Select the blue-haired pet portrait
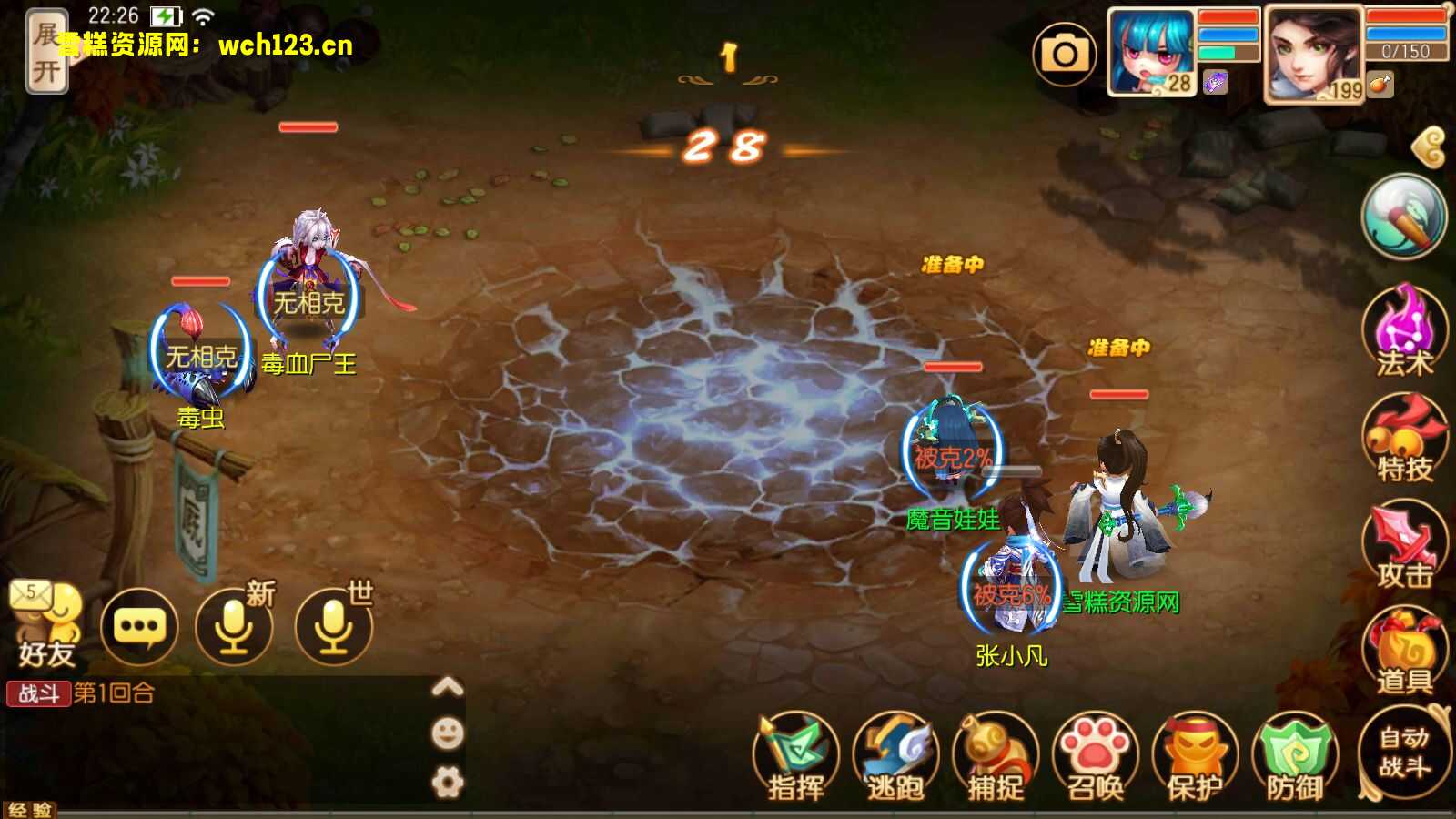Viewport: 1456px width, 819px height. click(x=1150, y=53)
